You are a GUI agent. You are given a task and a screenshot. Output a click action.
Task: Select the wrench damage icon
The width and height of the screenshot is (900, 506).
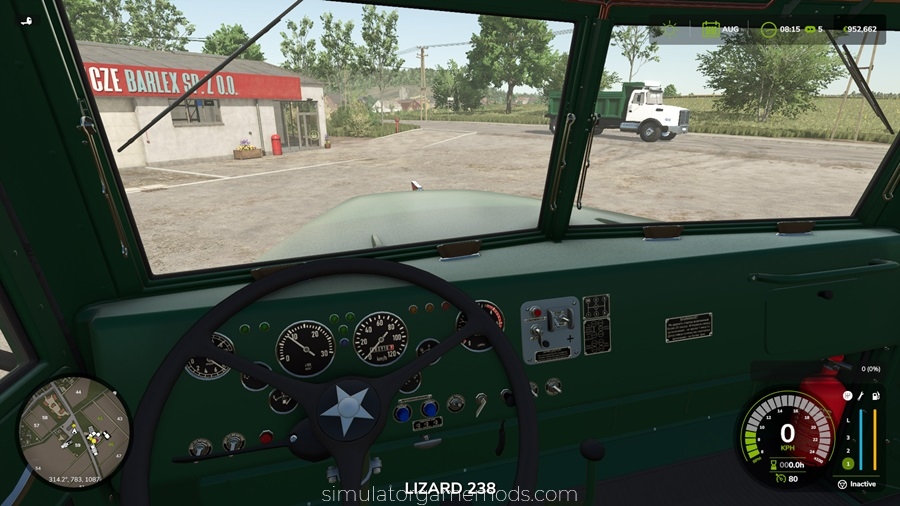pyautogui.click(x=860, y=397)
